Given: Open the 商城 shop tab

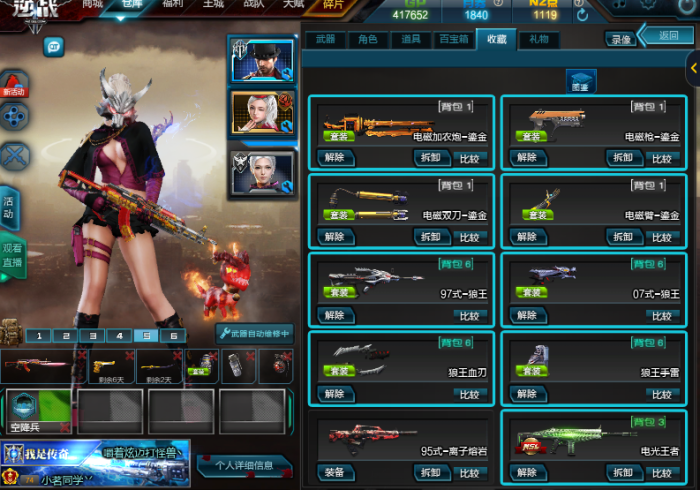Looking at the screenshot, I should (92, 5).
